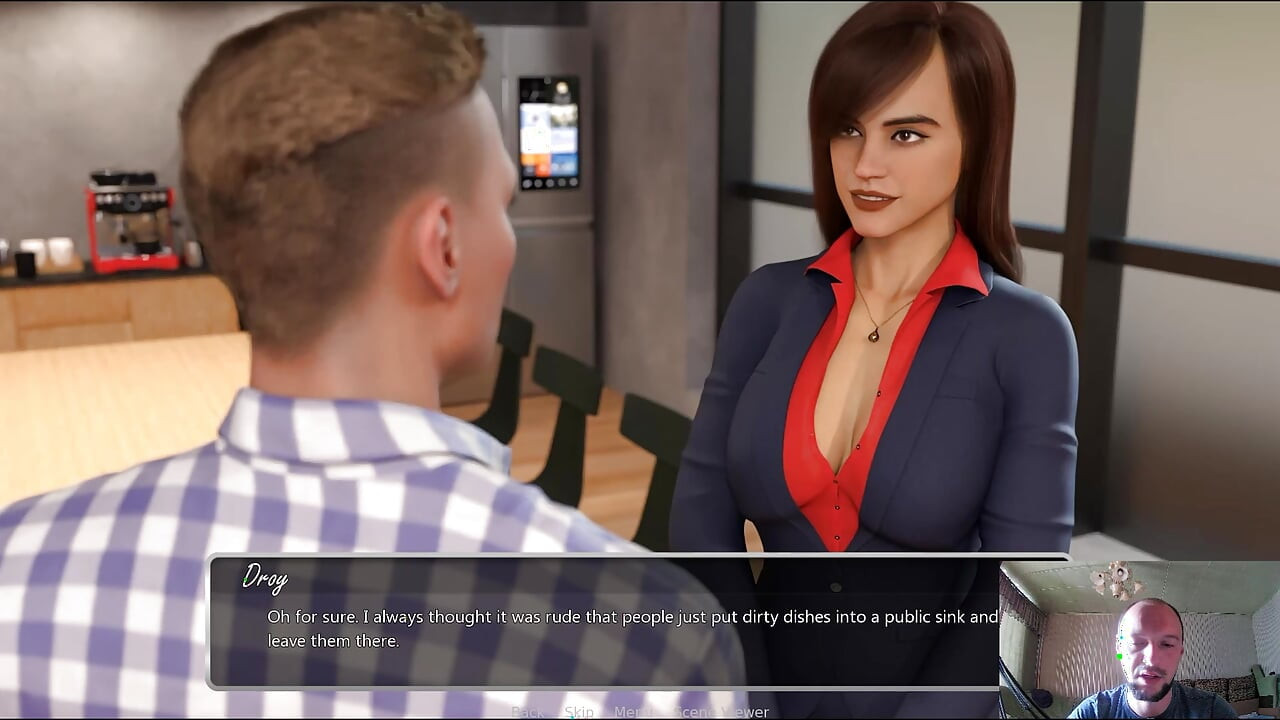The height and width of the screenshot is (720, 1280).
Task: Tap the leftmost dock icon on the fridge display
Action: 528,182
